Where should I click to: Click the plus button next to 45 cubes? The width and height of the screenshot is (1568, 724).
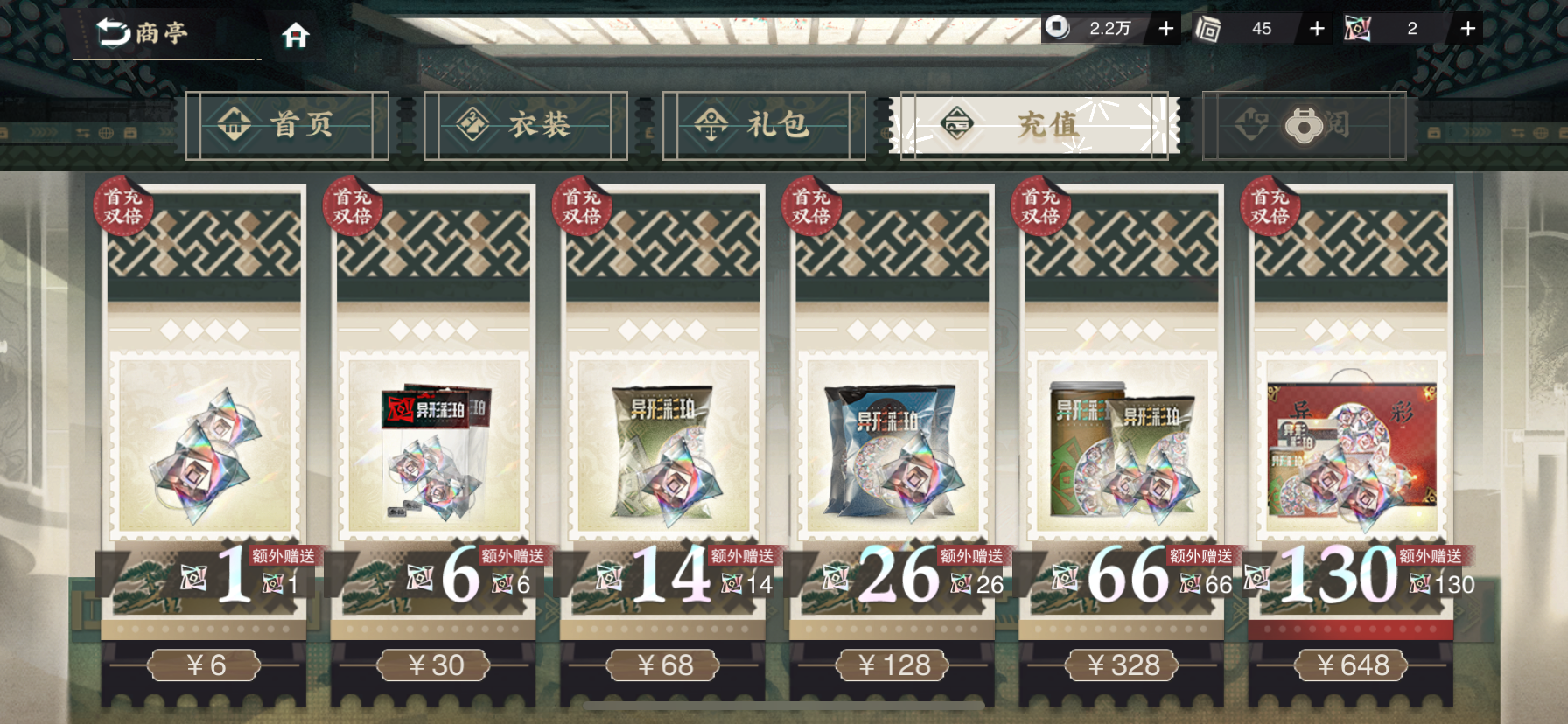coord(1316,28)
